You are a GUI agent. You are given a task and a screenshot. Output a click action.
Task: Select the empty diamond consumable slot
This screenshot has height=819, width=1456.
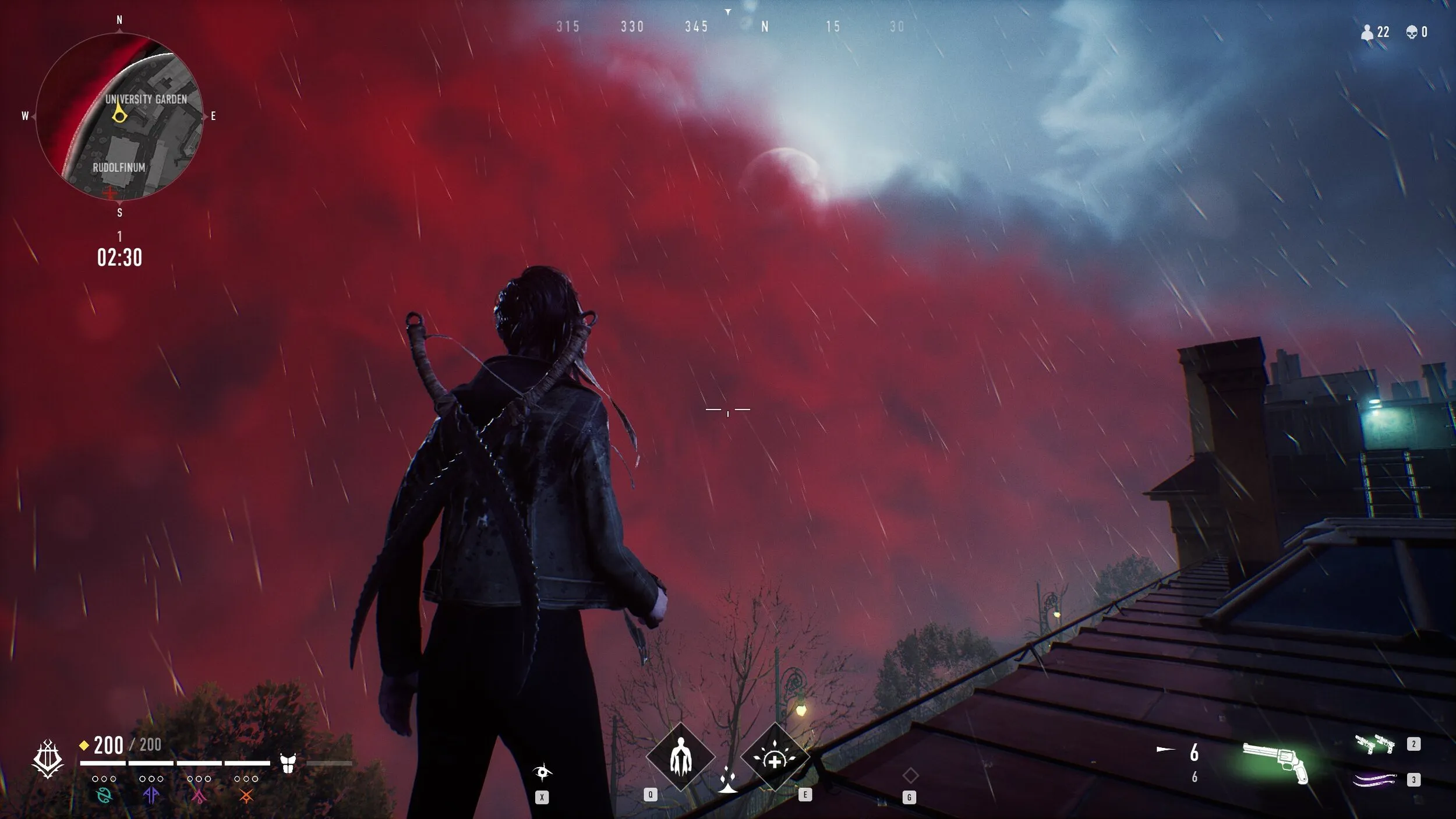click(x=910, y=775)
